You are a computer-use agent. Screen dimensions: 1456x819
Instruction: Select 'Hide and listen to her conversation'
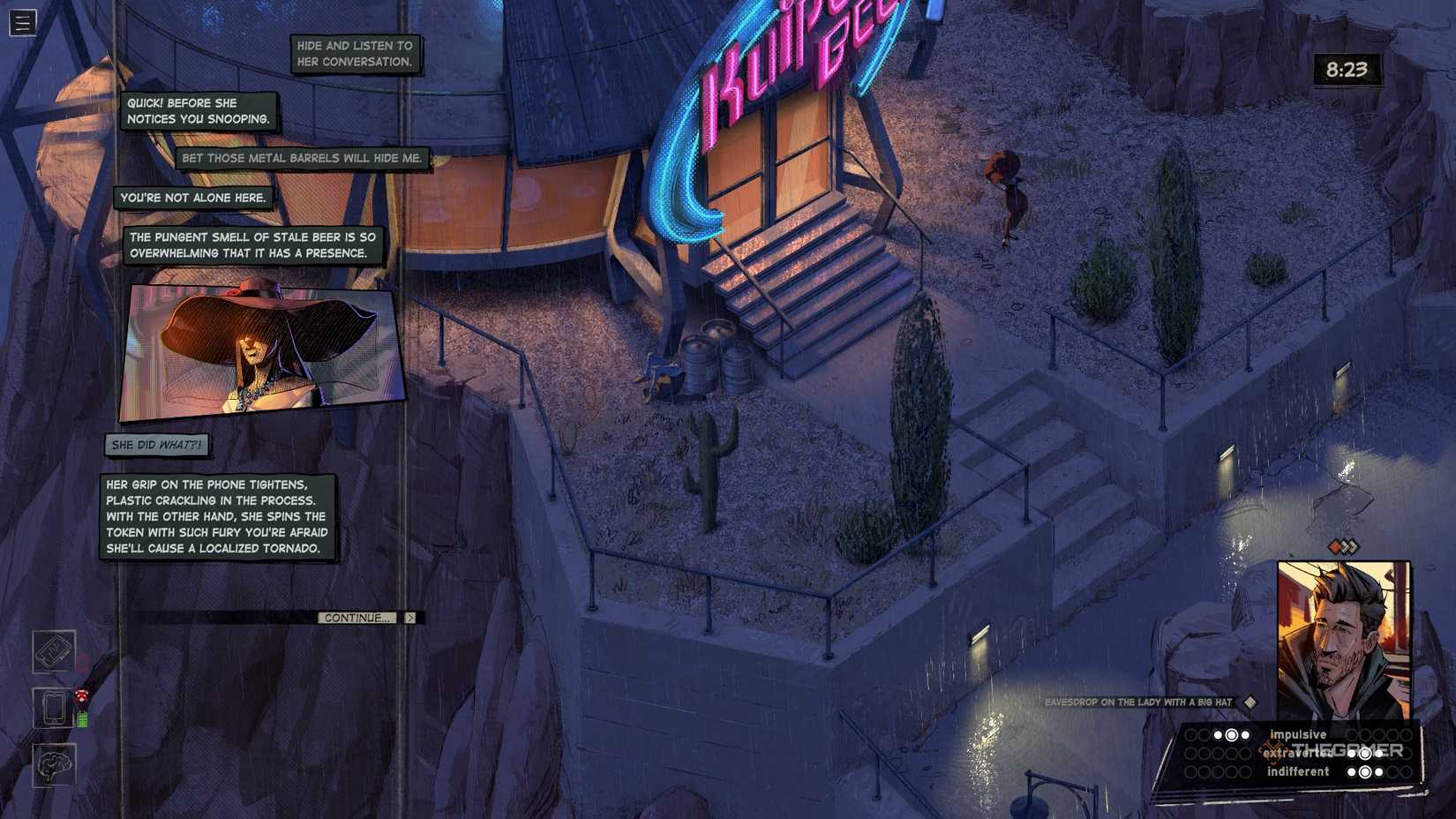(355, 53)
